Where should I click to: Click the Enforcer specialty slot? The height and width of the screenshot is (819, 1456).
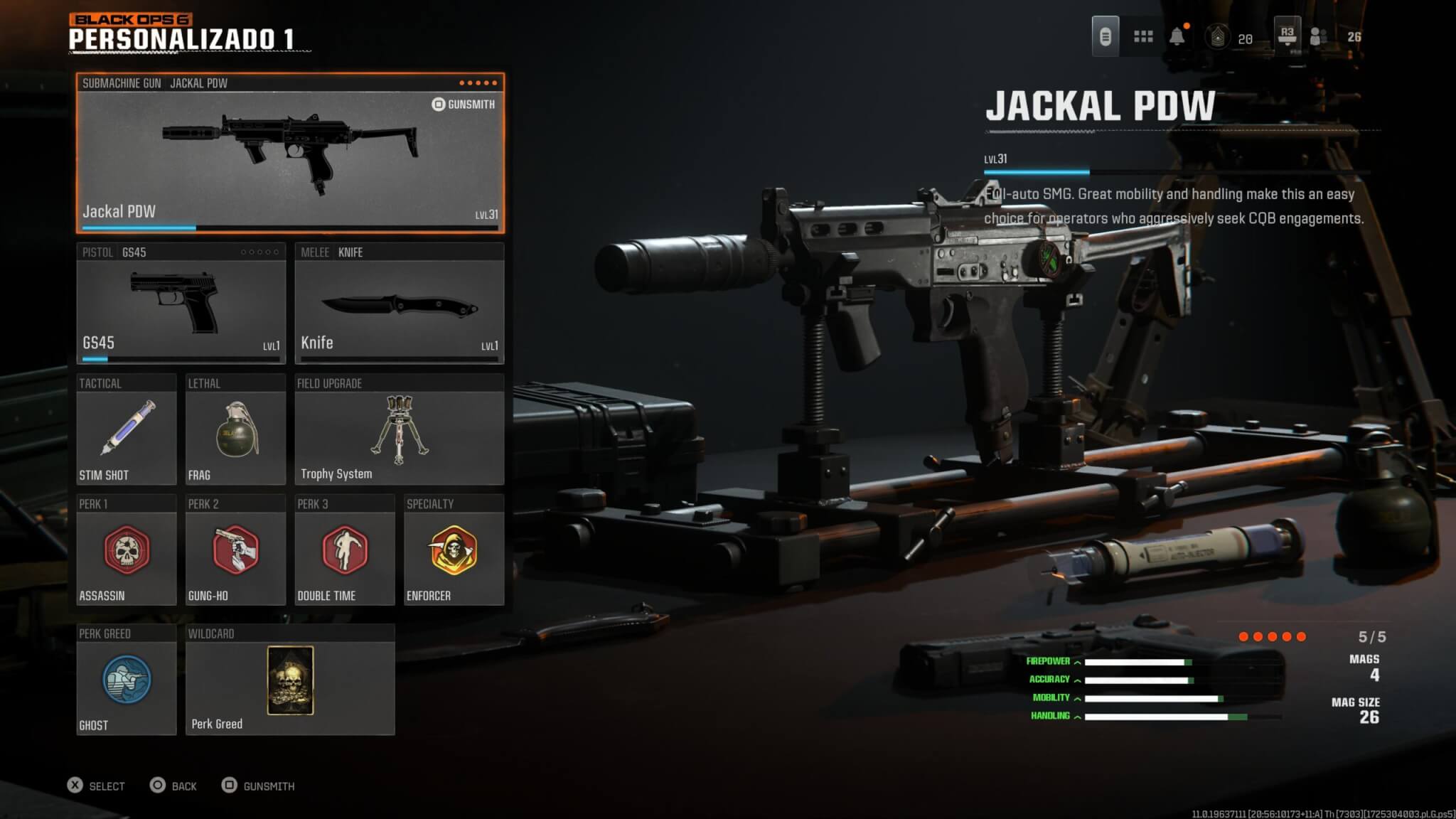pyautogui.click(x=454, y=550)
